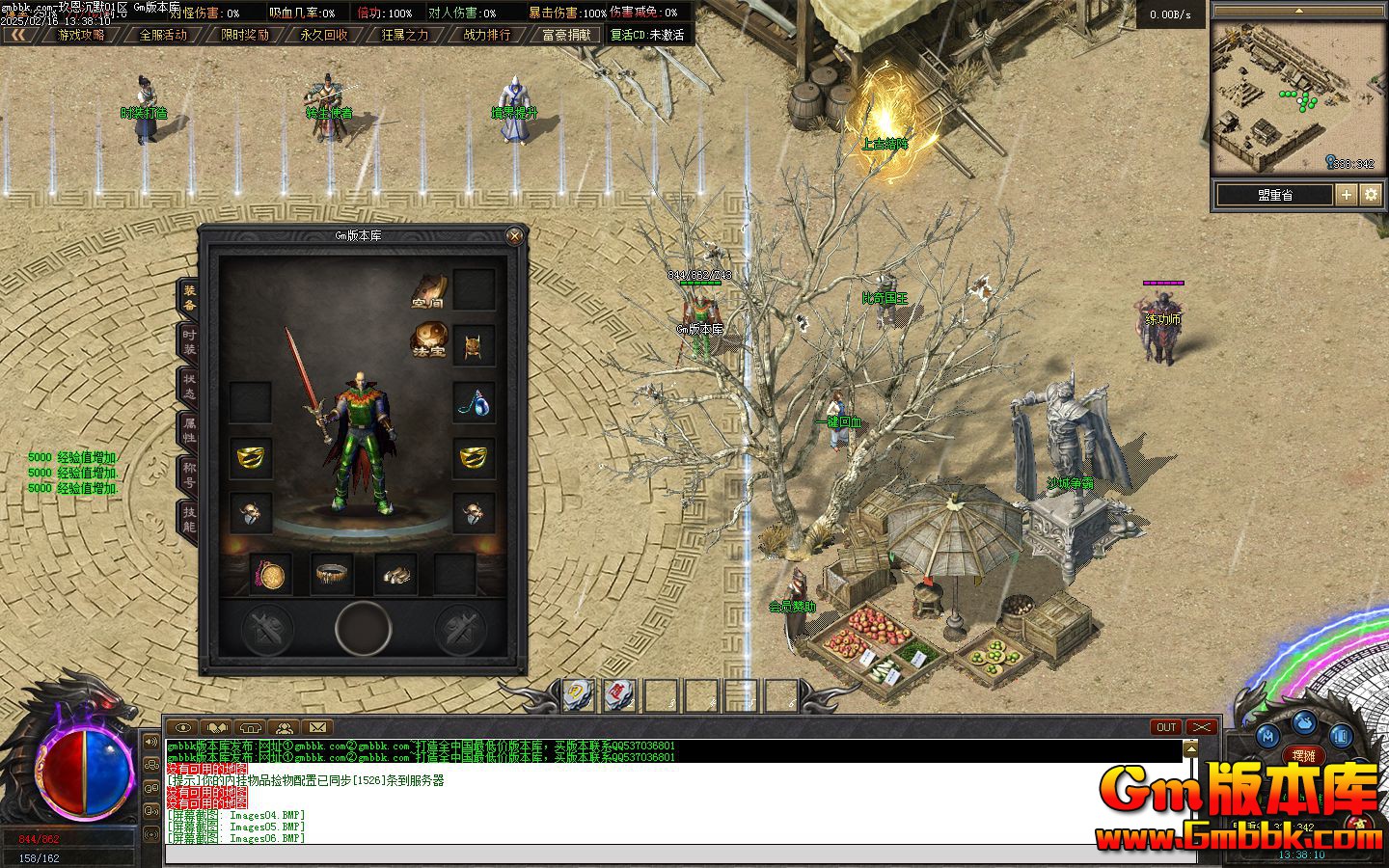Switch to the 技能 skills tab
This screenshot has height=868, width=1389.
189,519
